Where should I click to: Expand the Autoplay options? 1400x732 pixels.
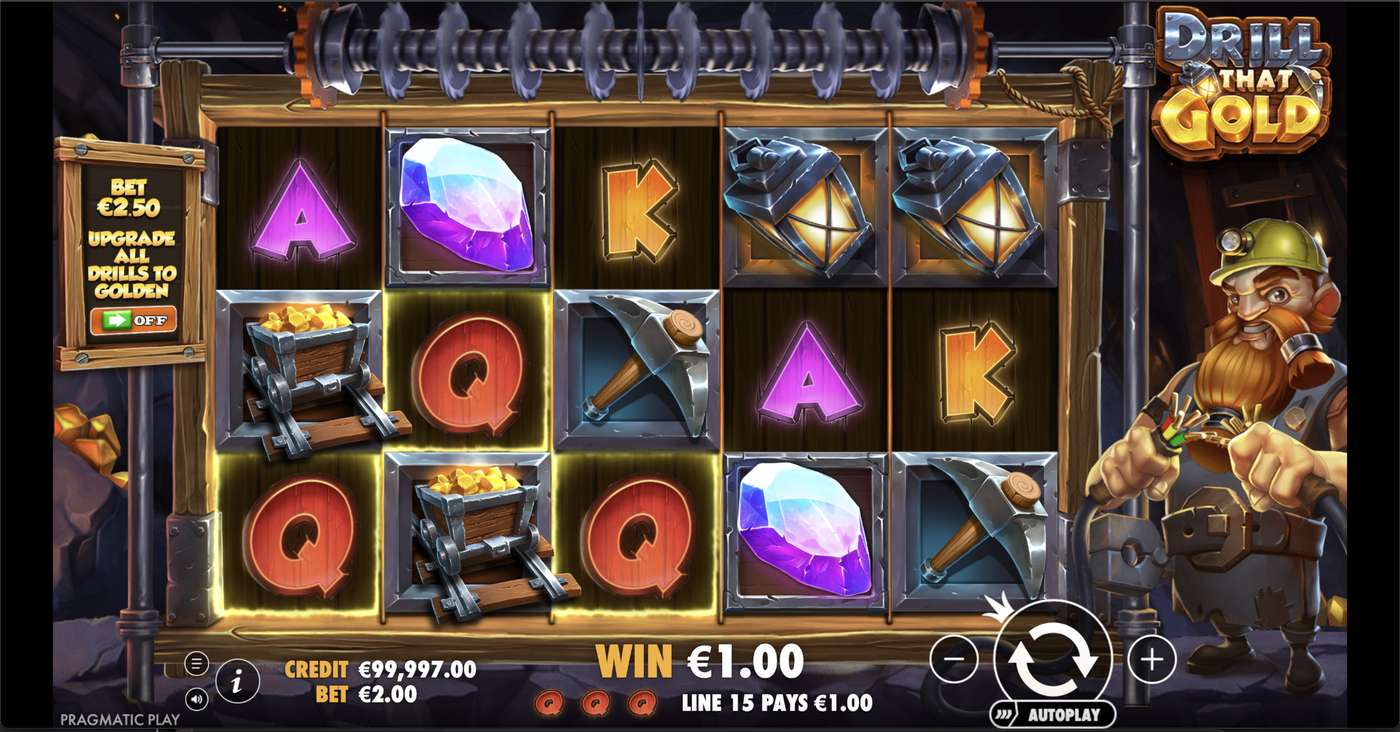click(x=1003, y=714)
